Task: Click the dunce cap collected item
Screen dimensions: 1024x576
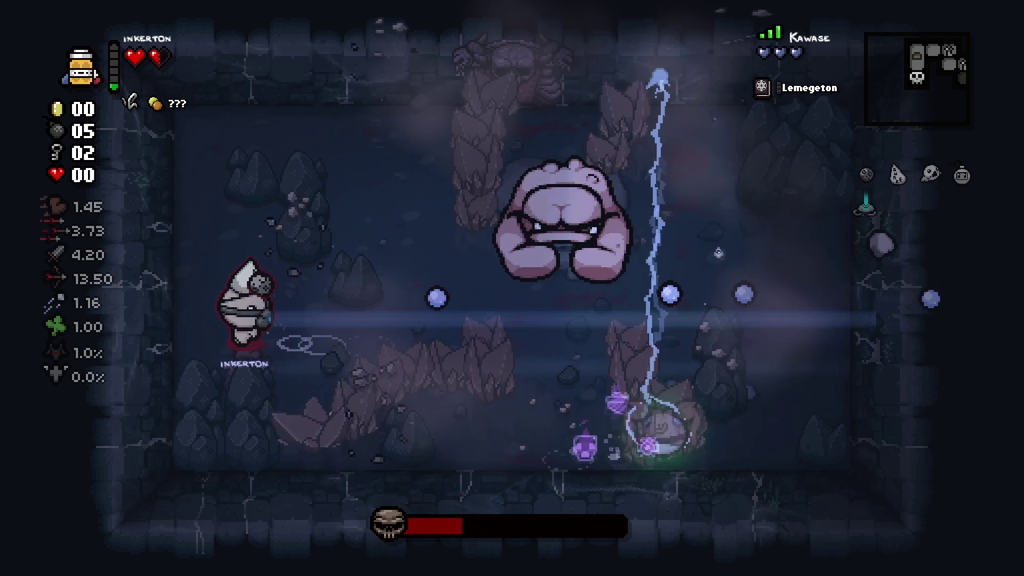Action: [x=898, y=175]
